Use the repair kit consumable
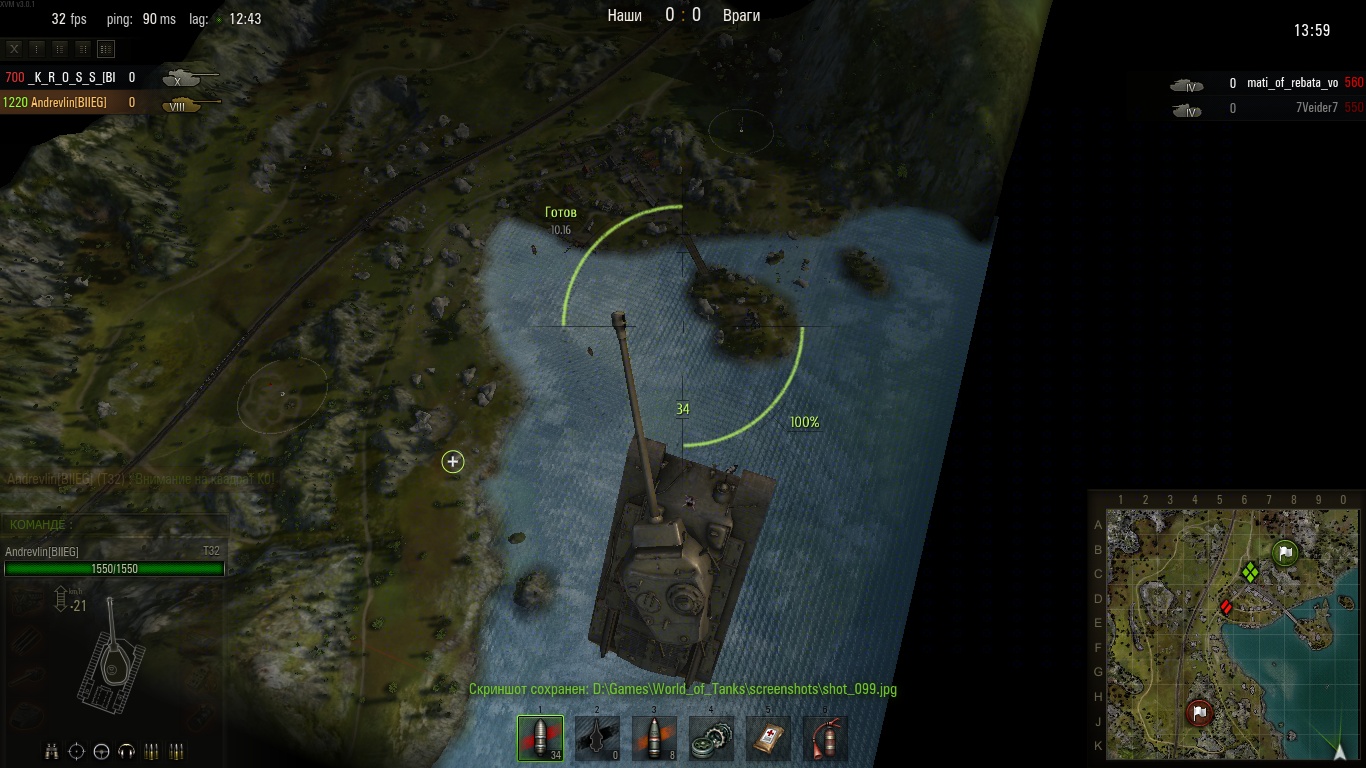The height and width of the screenshot is (768, 1366). tap(711, 738)
